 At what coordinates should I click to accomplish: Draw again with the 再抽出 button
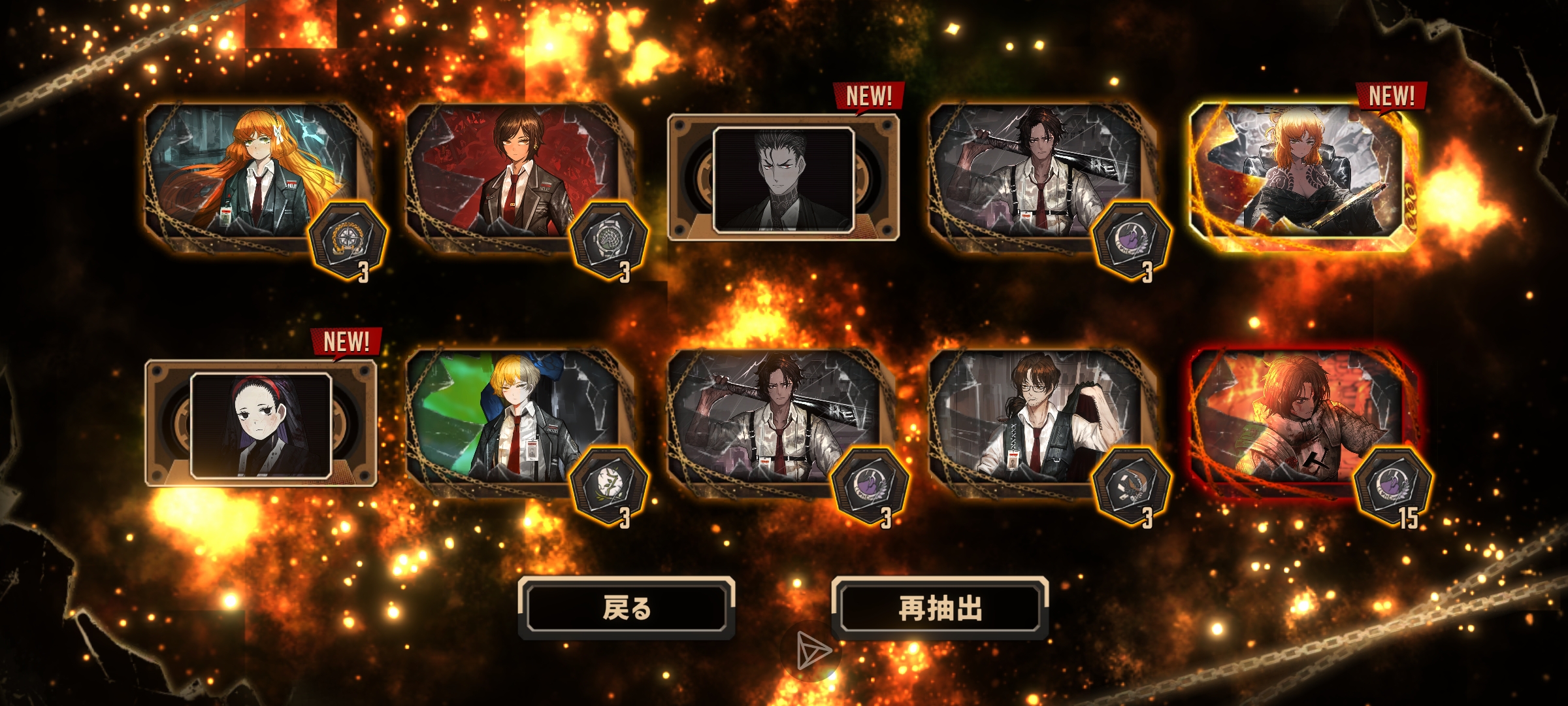coord(940,608)
